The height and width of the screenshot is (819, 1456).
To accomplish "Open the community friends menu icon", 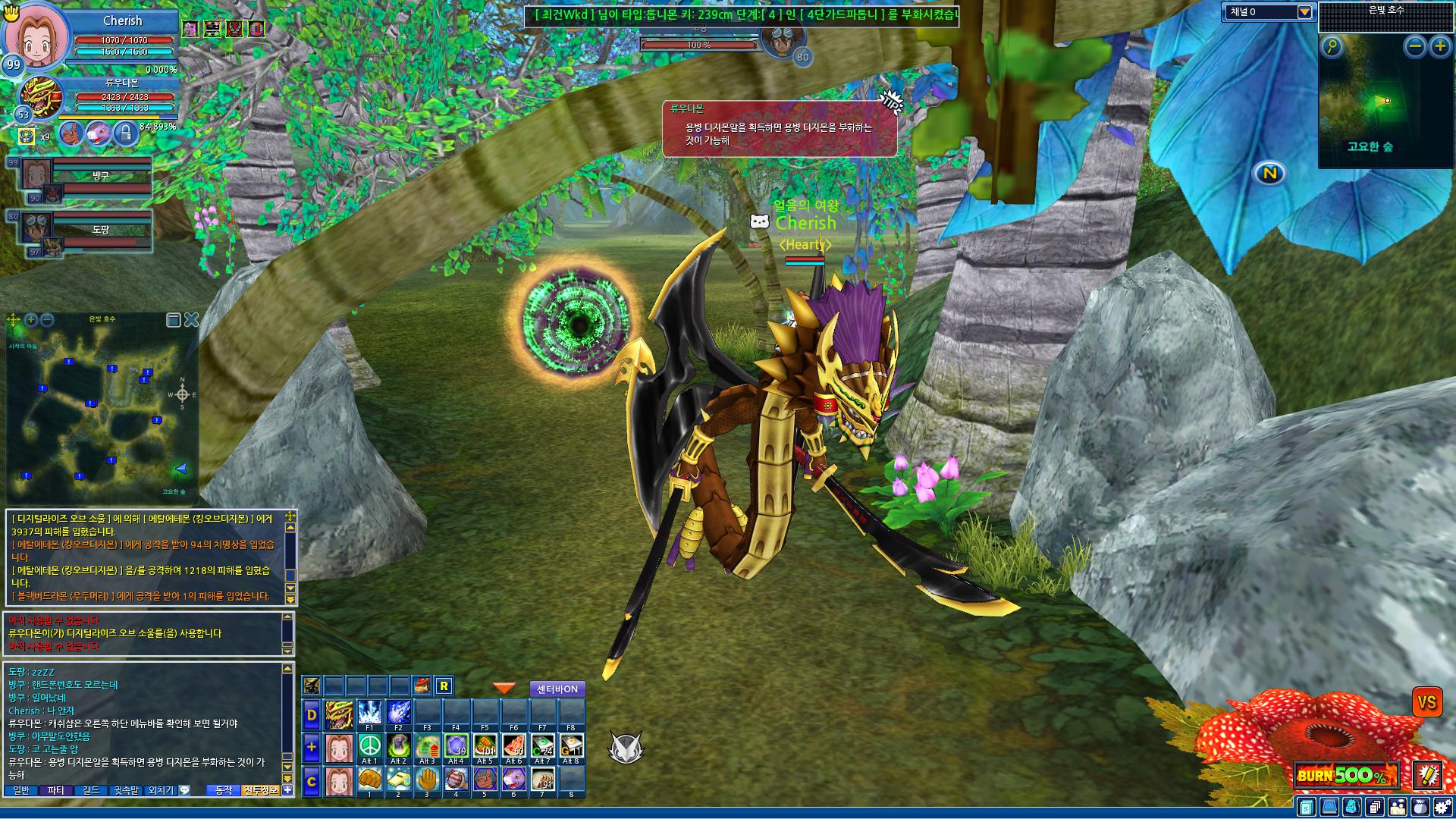I will 1398,807.
